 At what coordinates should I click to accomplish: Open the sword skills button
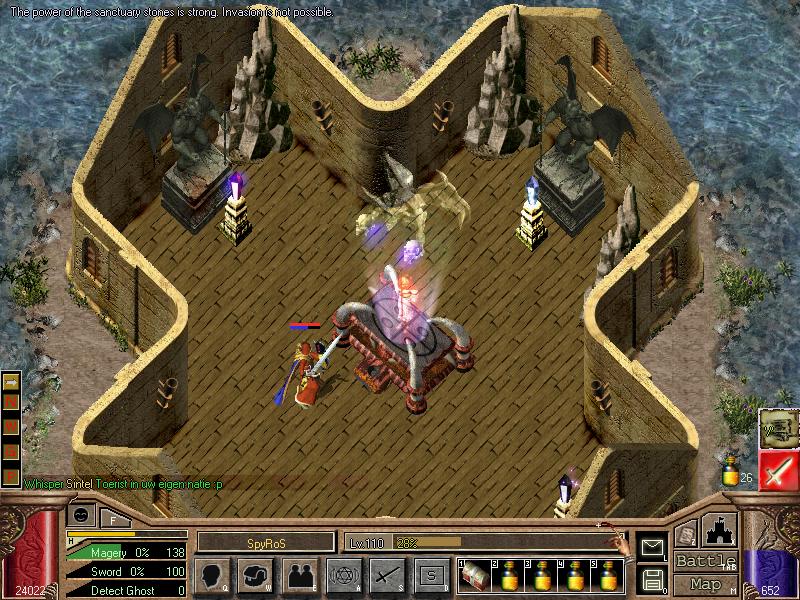[388, 575]
